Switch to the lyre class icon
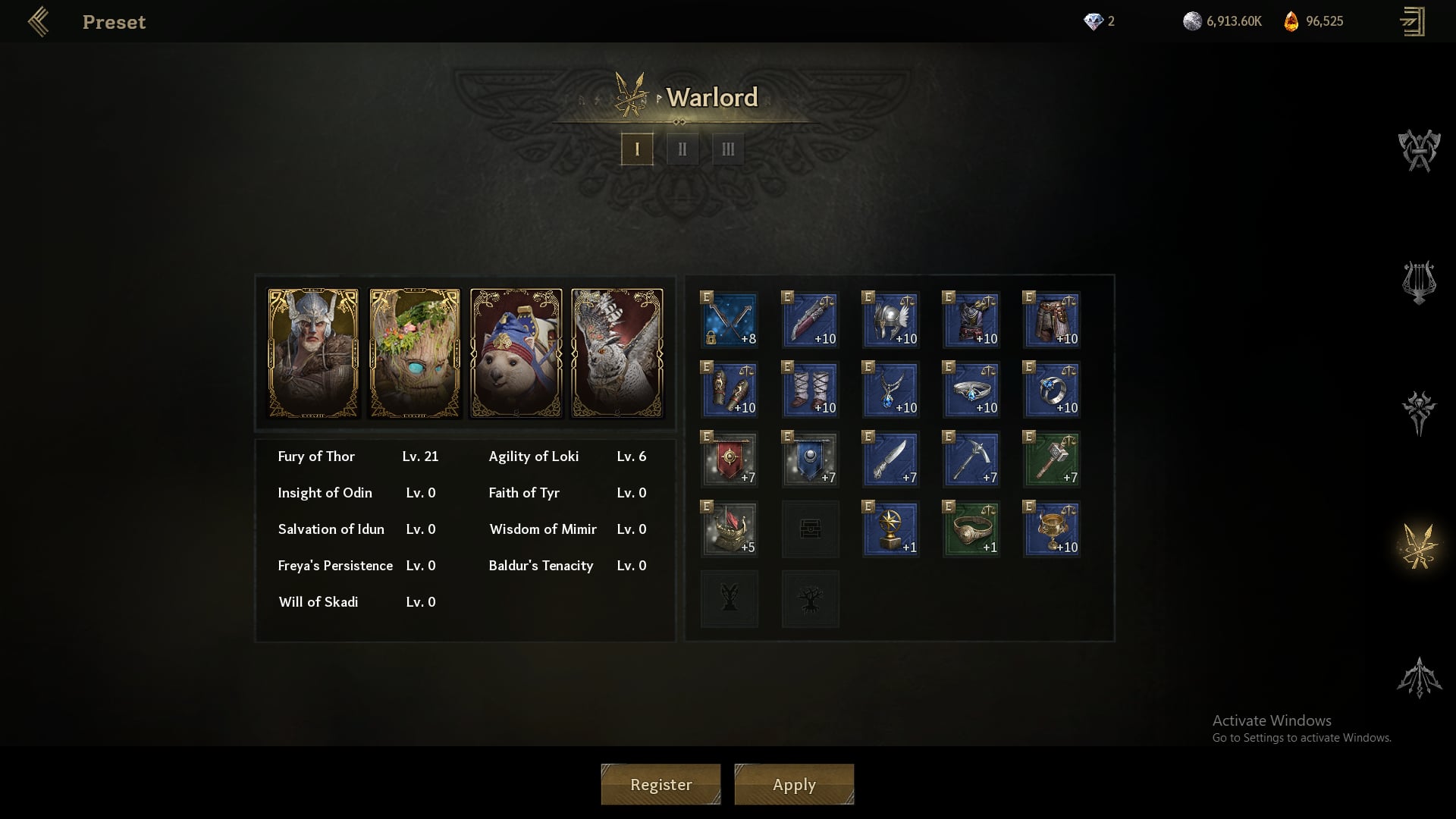Viewport: 1456px width, 819px height. point(1418,282)
